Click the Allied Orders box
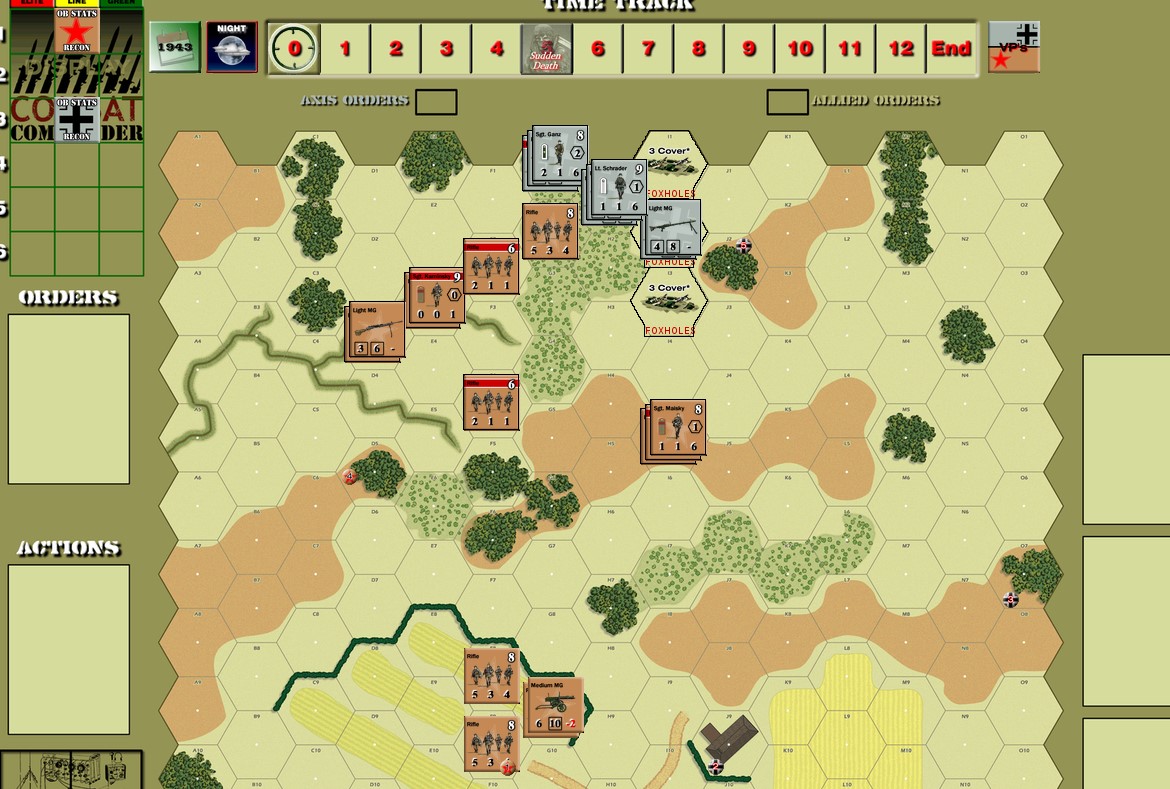1170x789 pixels. 787,101
